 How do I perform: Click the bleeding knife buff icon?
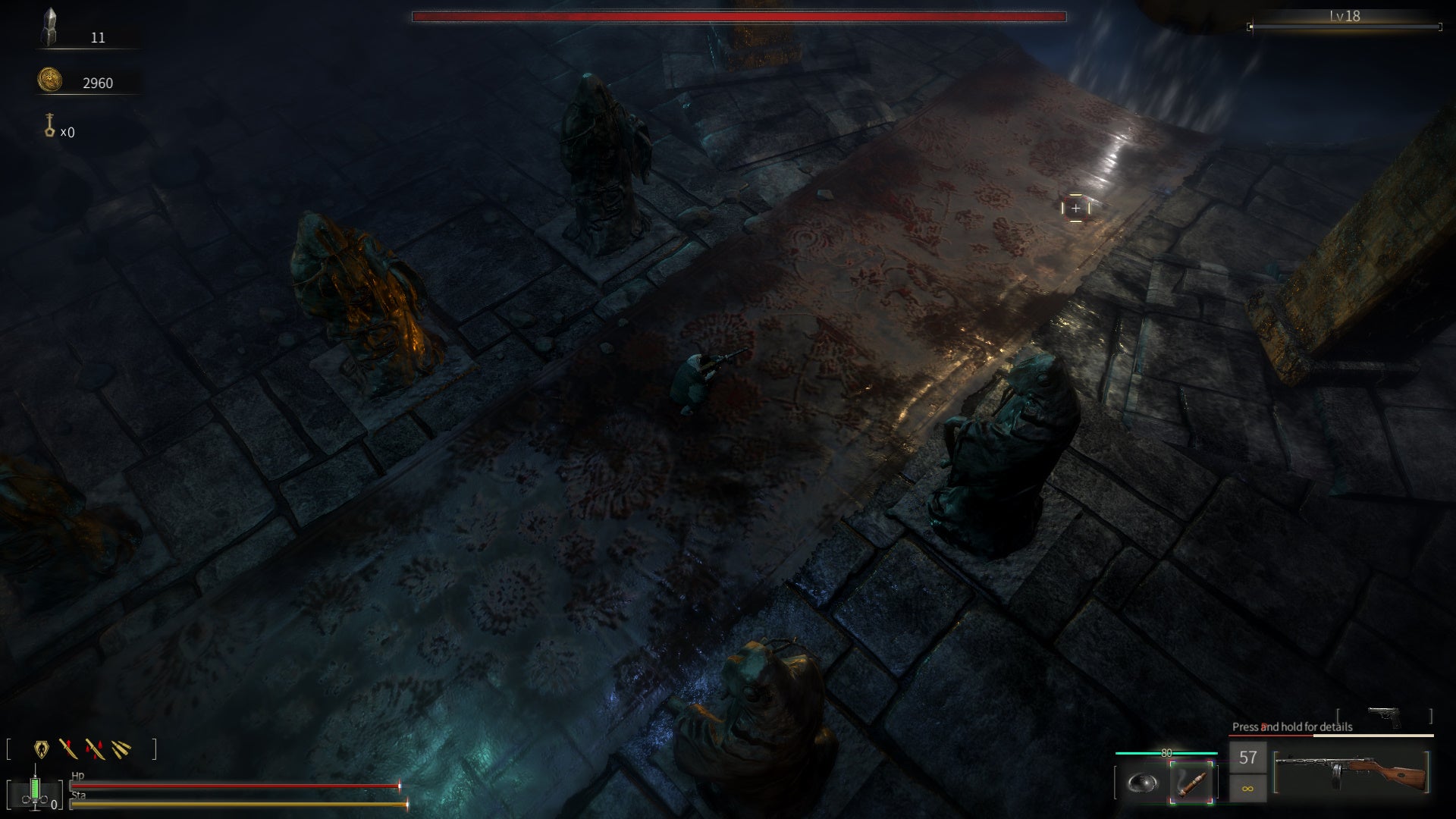95,749
